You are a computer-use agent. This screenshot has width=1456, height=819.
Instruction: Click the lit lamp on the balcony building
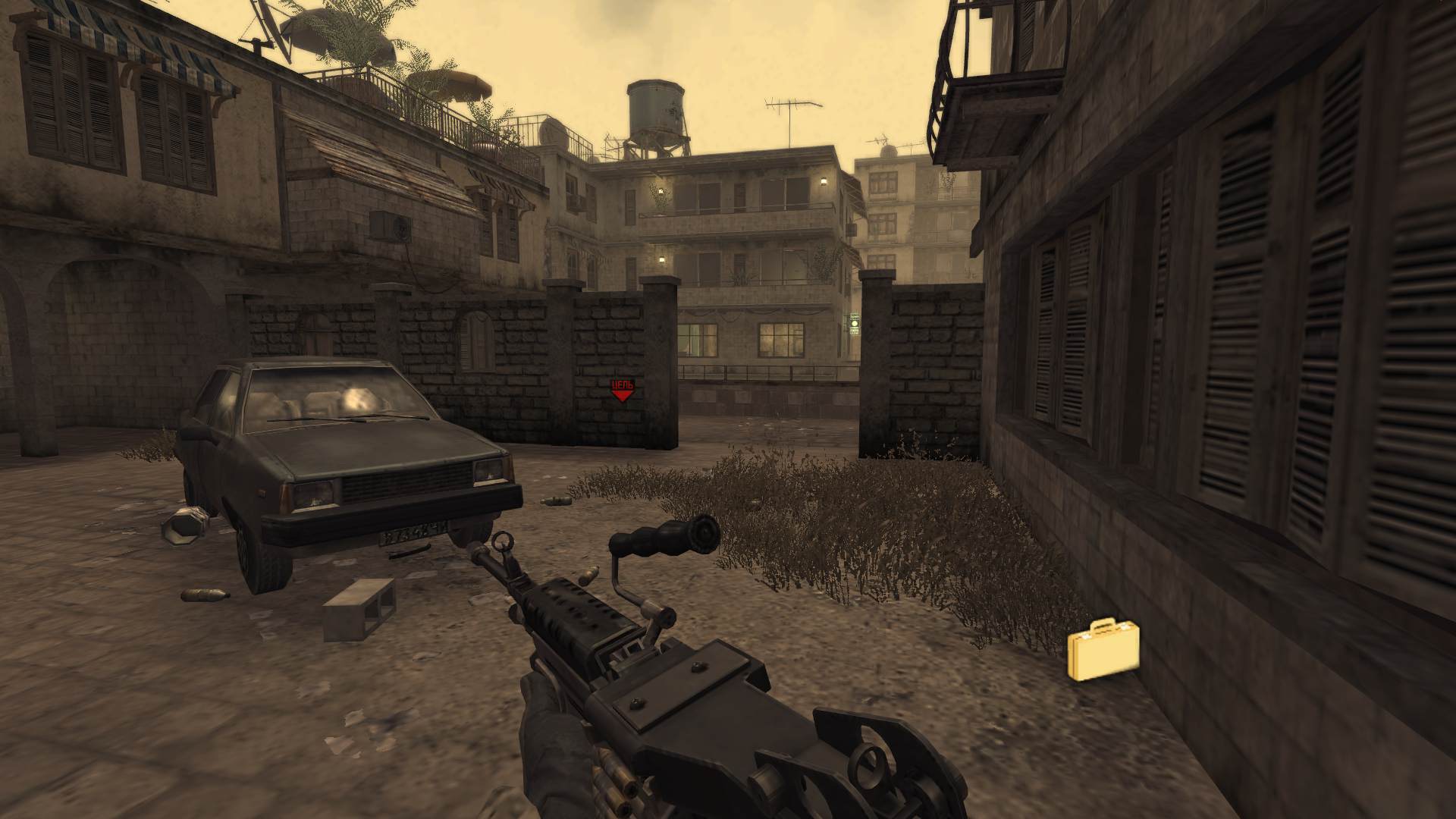tap(823, 180)
